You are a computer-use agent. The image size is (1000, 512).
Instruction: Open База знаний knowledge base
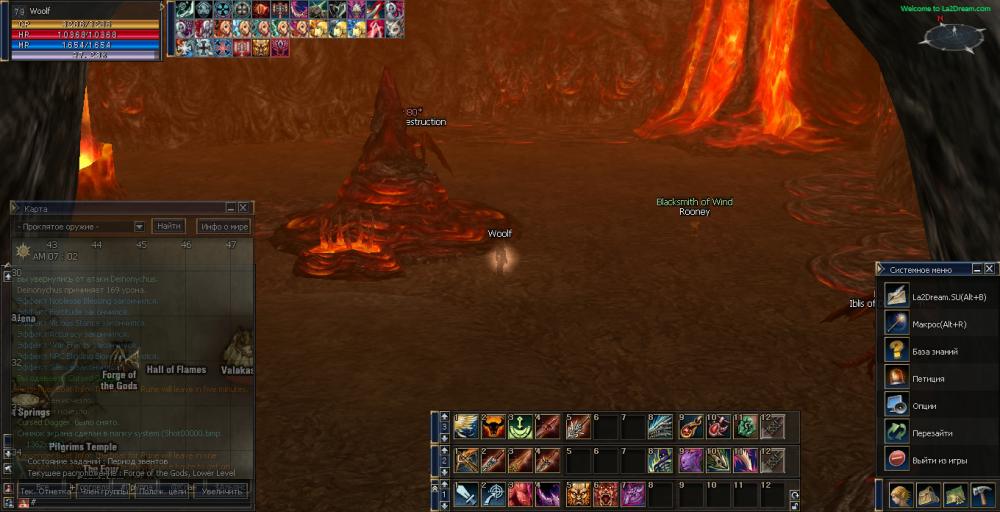[x=934, y=351]
